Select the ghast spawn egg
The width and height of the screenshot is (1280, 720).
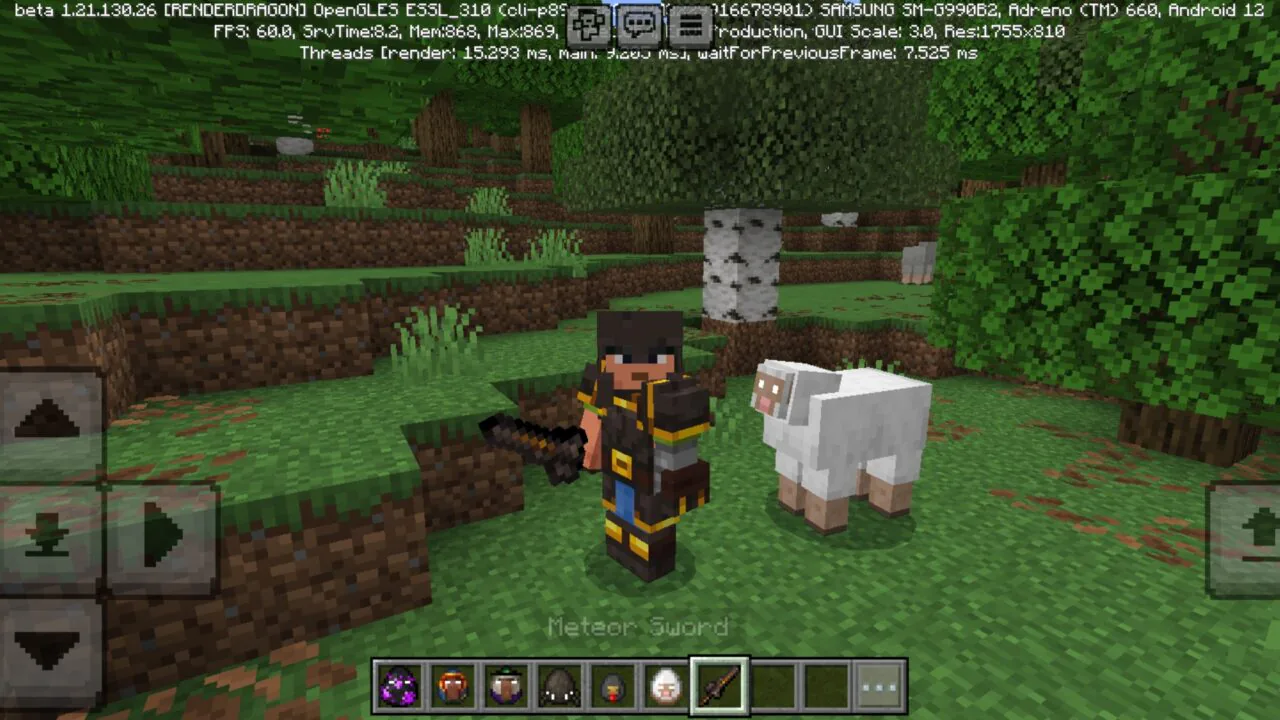666,685
